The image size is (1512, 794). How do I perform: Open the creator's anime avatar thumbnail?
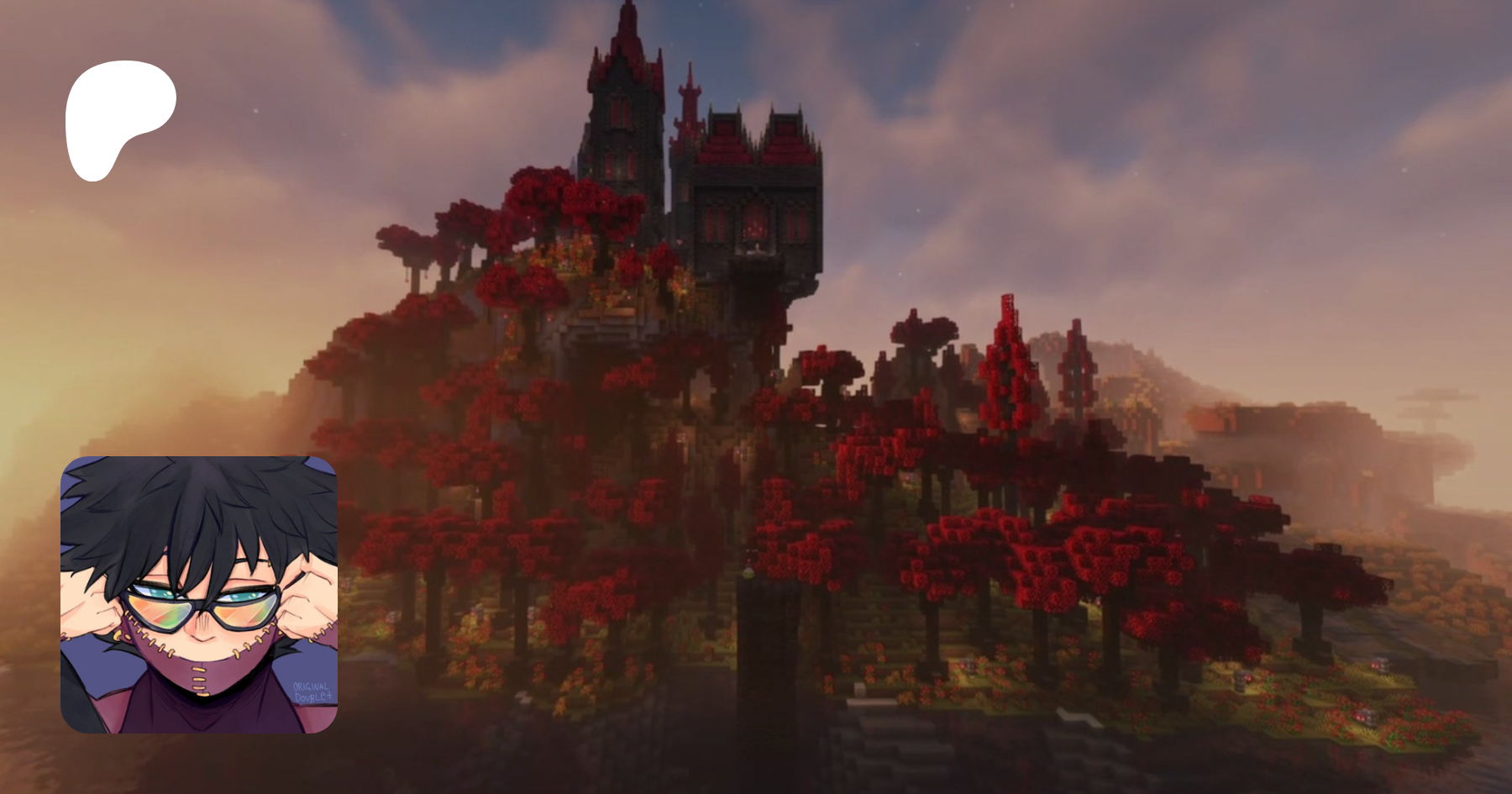199,595
